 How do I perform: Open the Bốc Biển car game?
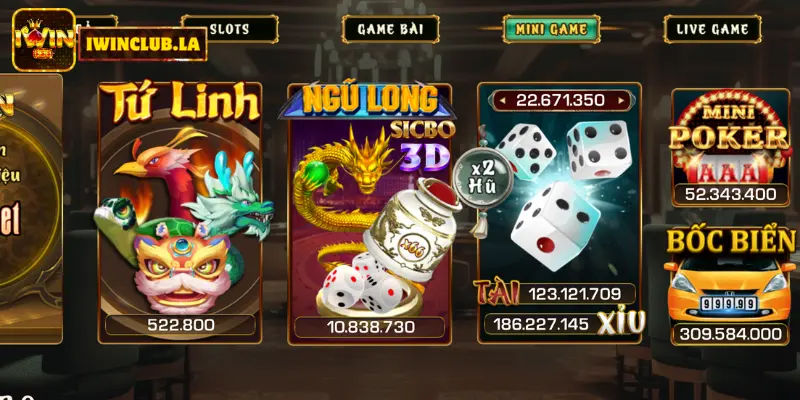(732, 286)
